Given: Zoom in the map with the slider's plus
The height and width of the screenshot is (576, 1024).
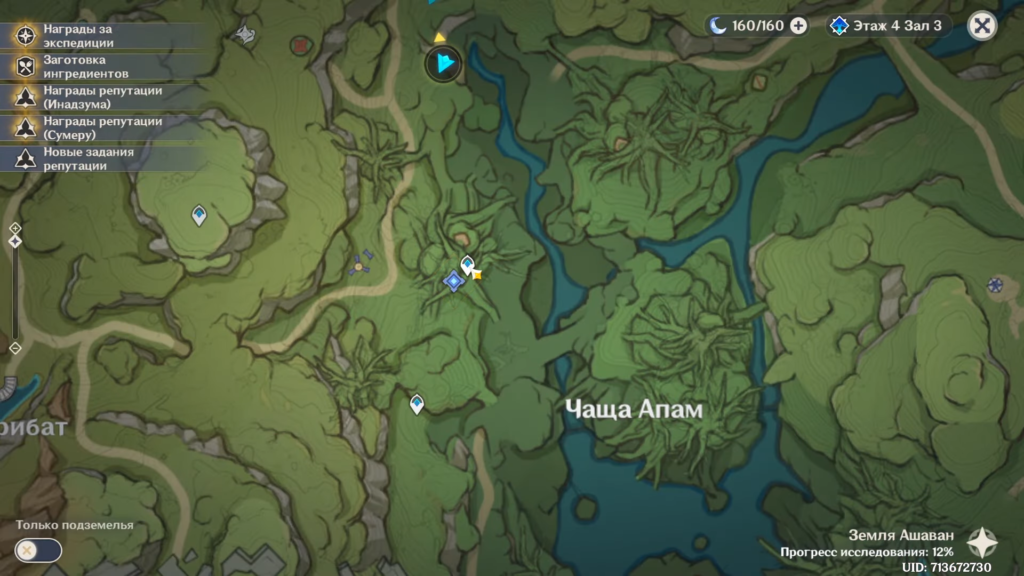Looking at the screenshot, I should click(x=15, y=227).
